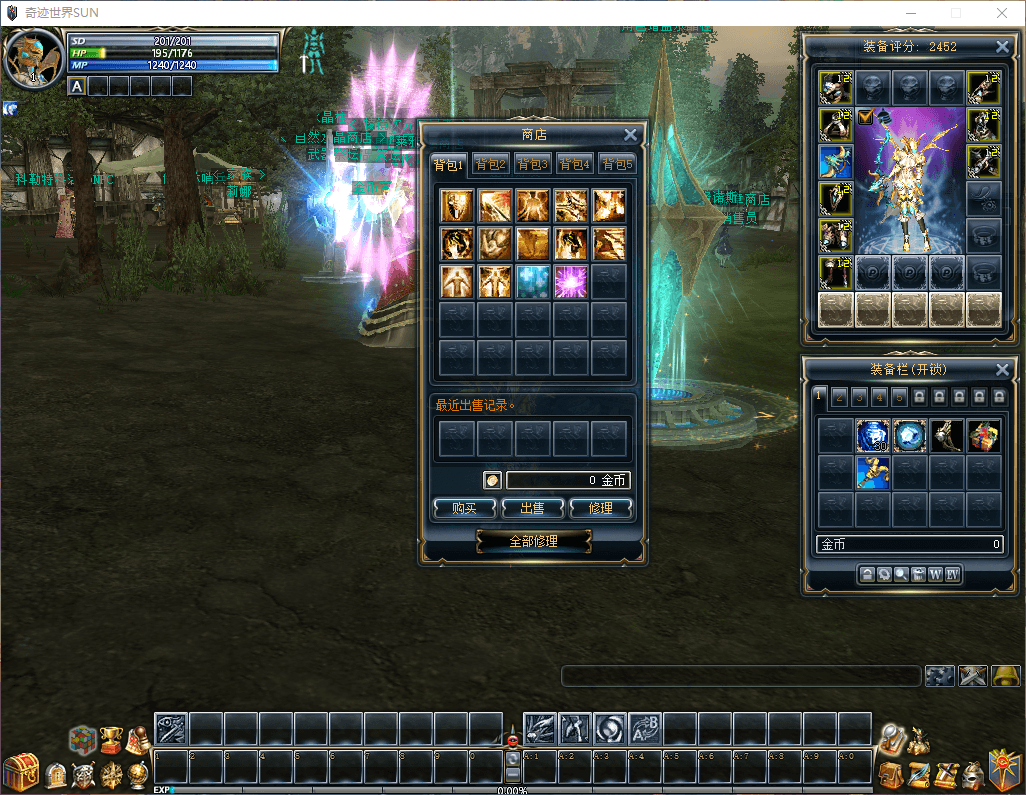
Task: Close the game window
Action: pos(1002,13)
